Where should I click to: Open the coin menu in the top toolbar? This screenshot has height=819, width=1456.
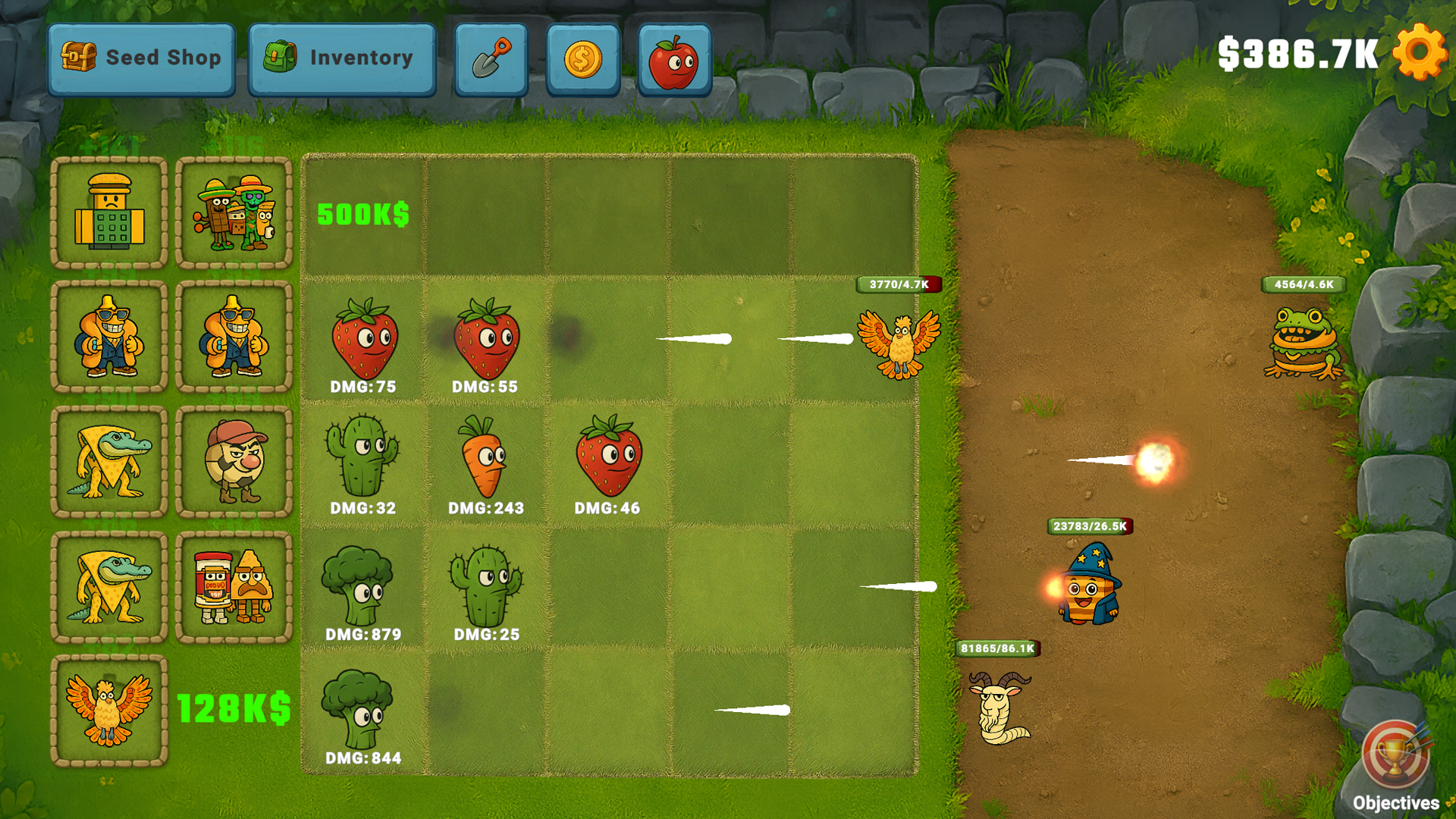(x=582, y=57)
